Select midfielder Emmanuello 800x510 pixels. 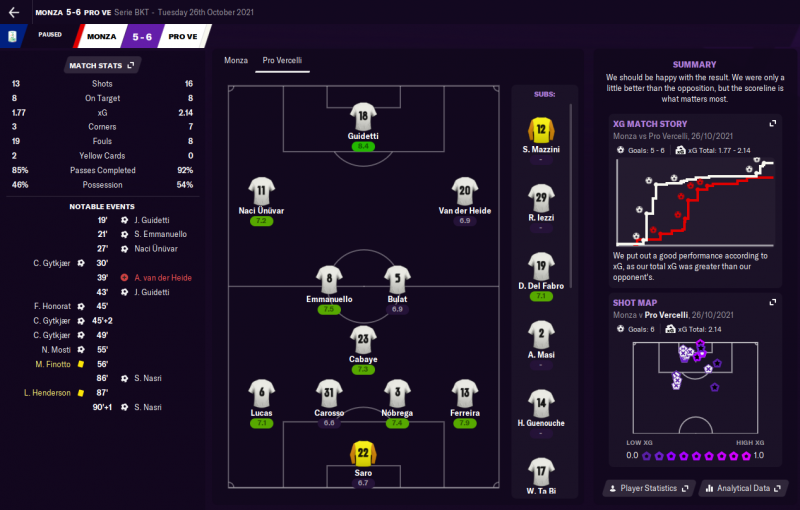(x=330, y=279)
